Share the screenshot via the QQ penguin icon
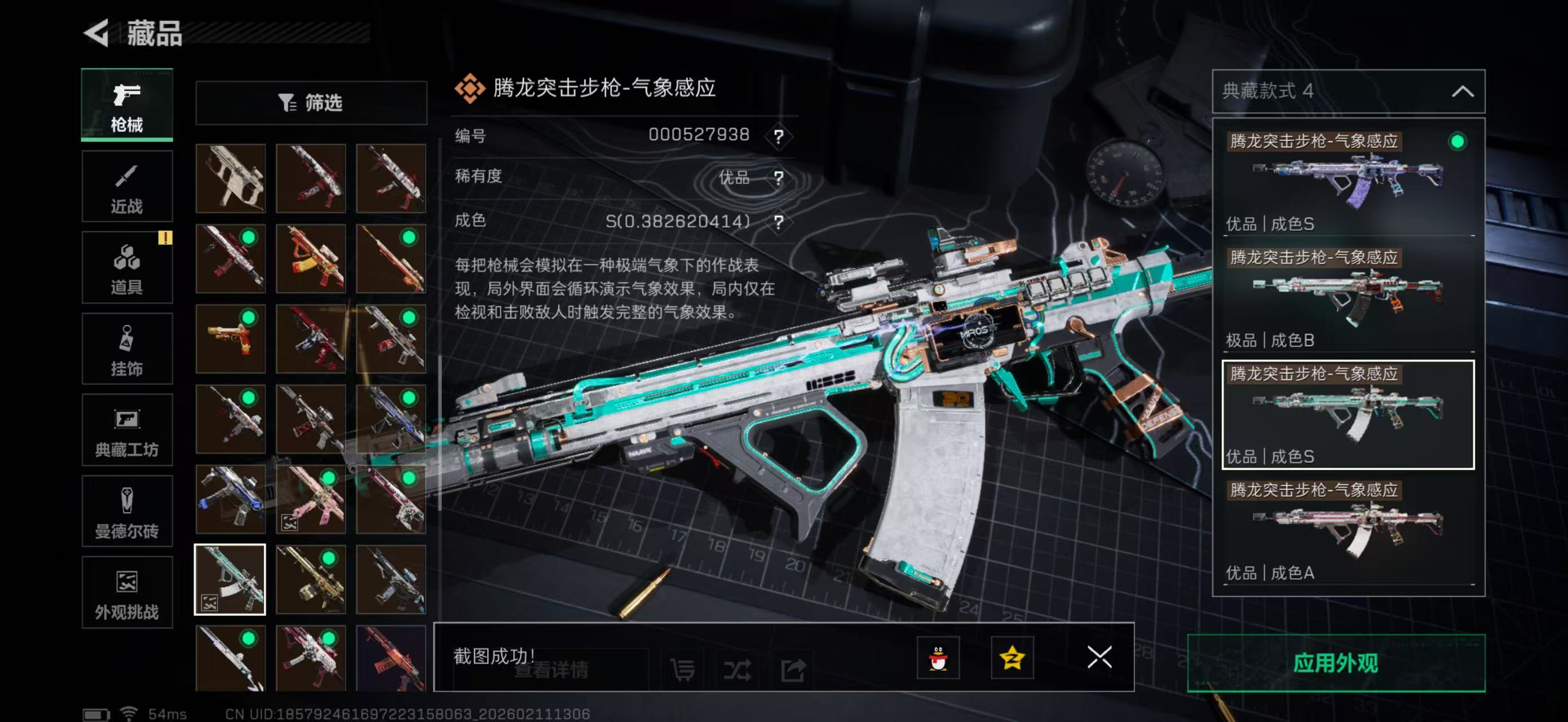 click(940, 659)
